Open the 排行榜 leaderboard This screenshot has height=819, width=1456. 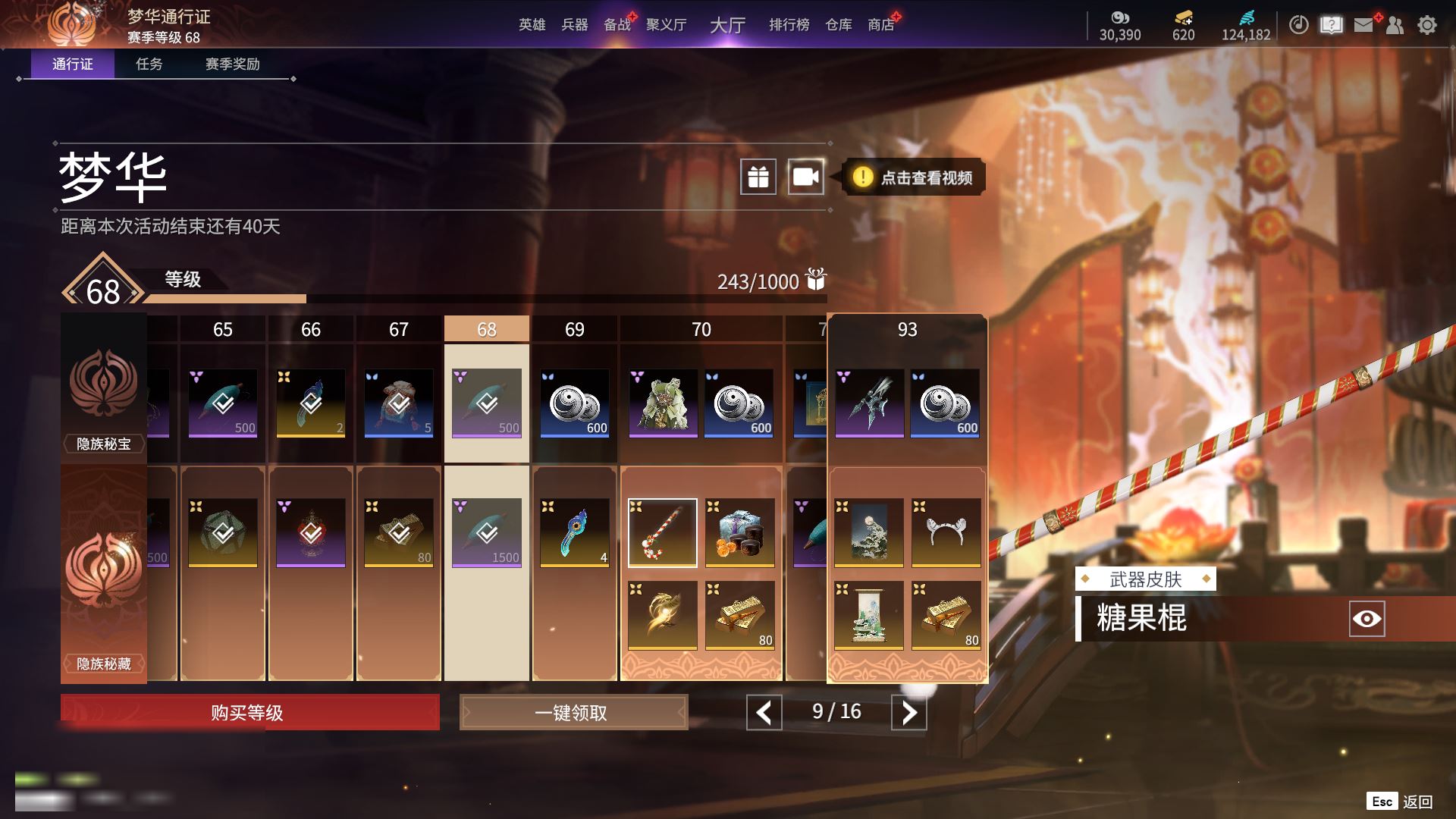[x=789, y=25]
